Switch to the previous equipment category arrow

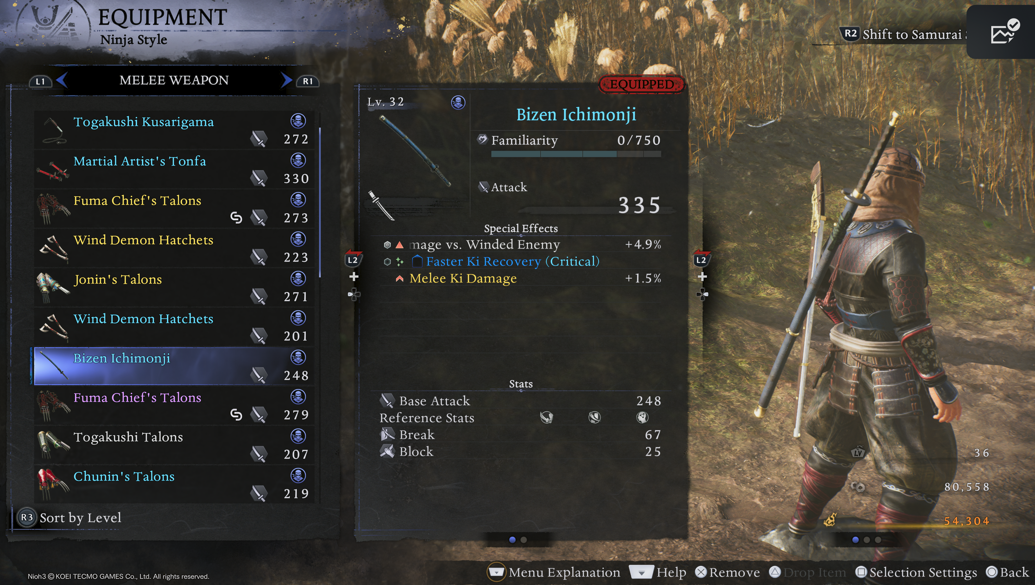(62, 80)
